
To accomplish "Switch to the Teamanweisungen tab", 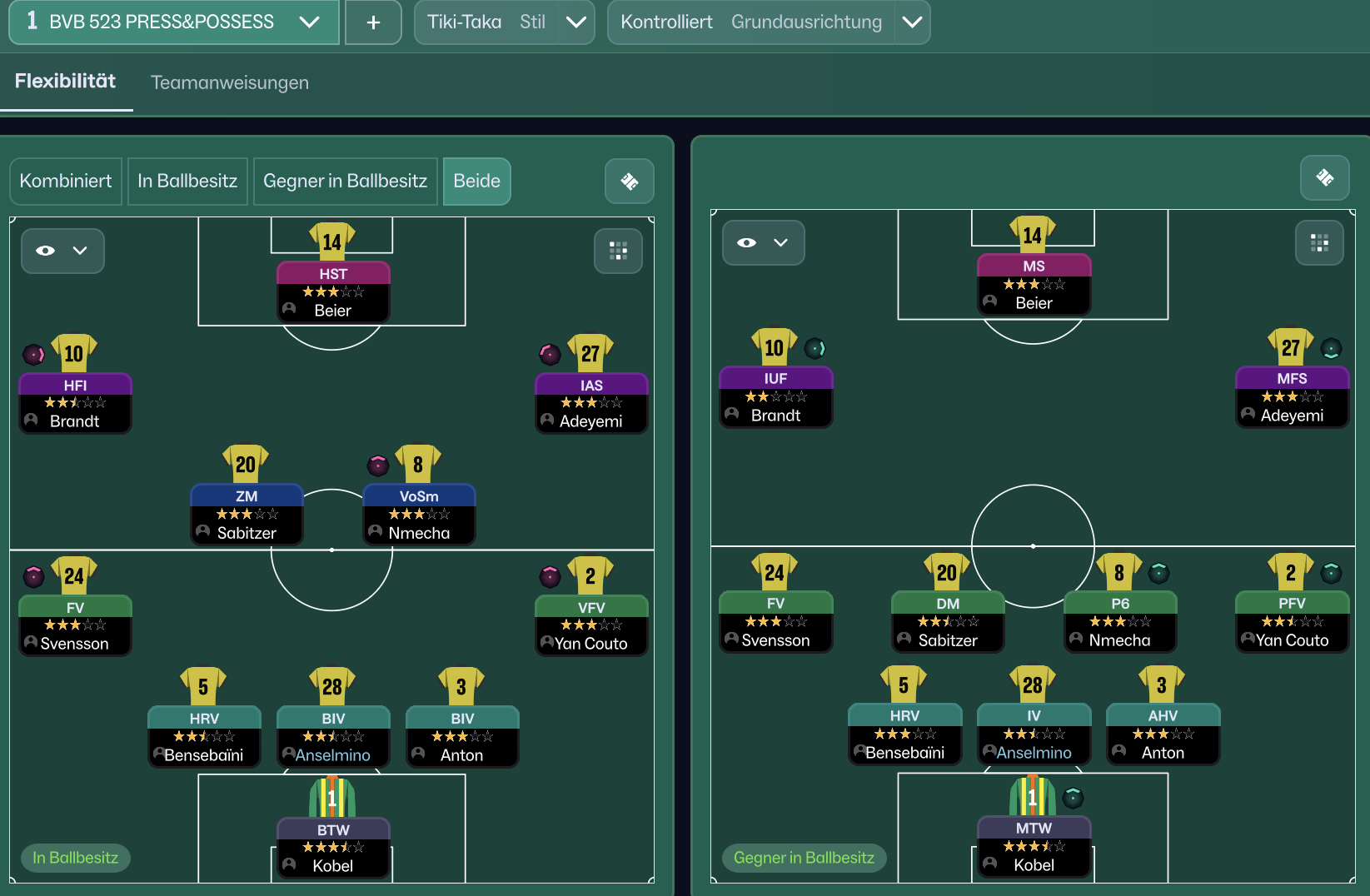I will tap(229, 82).
